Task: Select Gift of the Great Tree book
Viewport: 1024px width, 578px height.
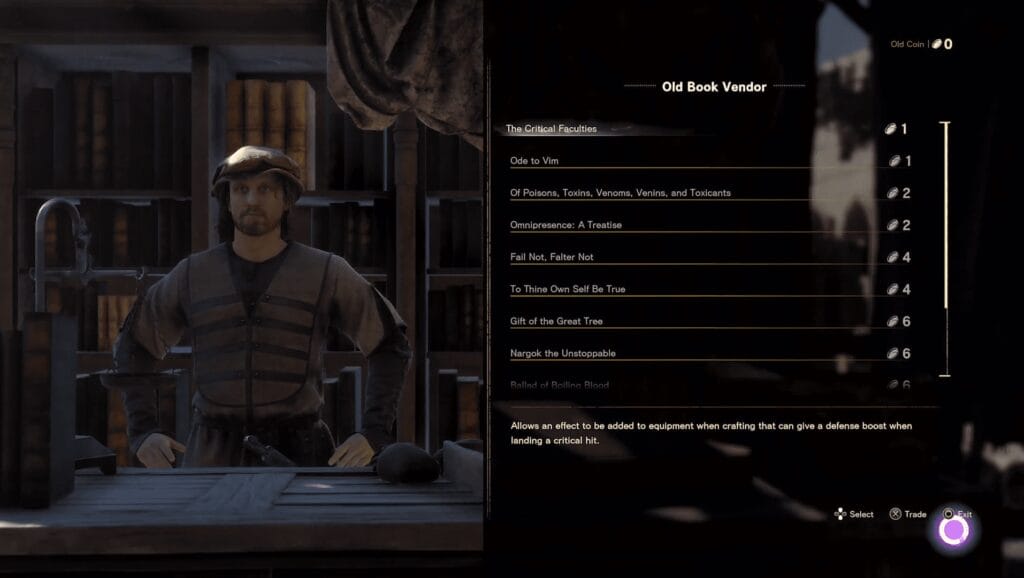Action: pyautogui.click(x=557, y=321)
